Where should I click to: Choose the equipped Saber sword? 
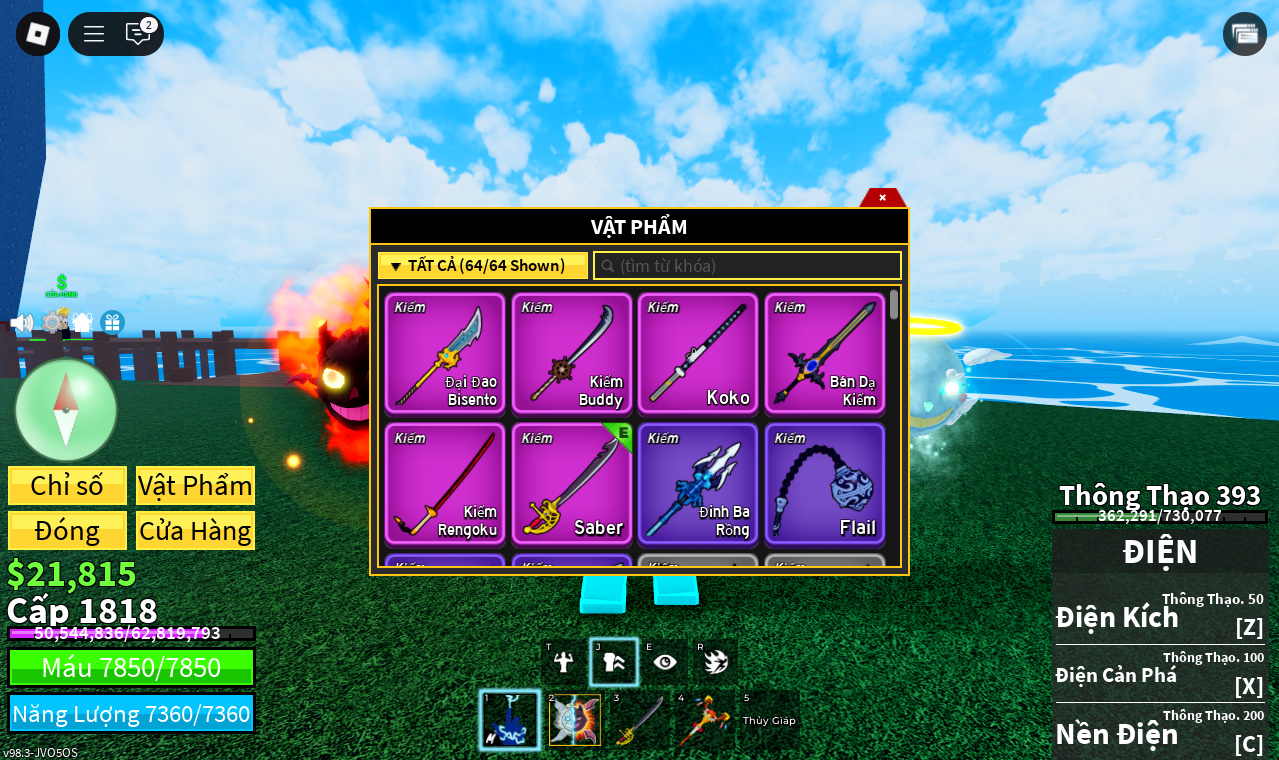tap(572, 484)
